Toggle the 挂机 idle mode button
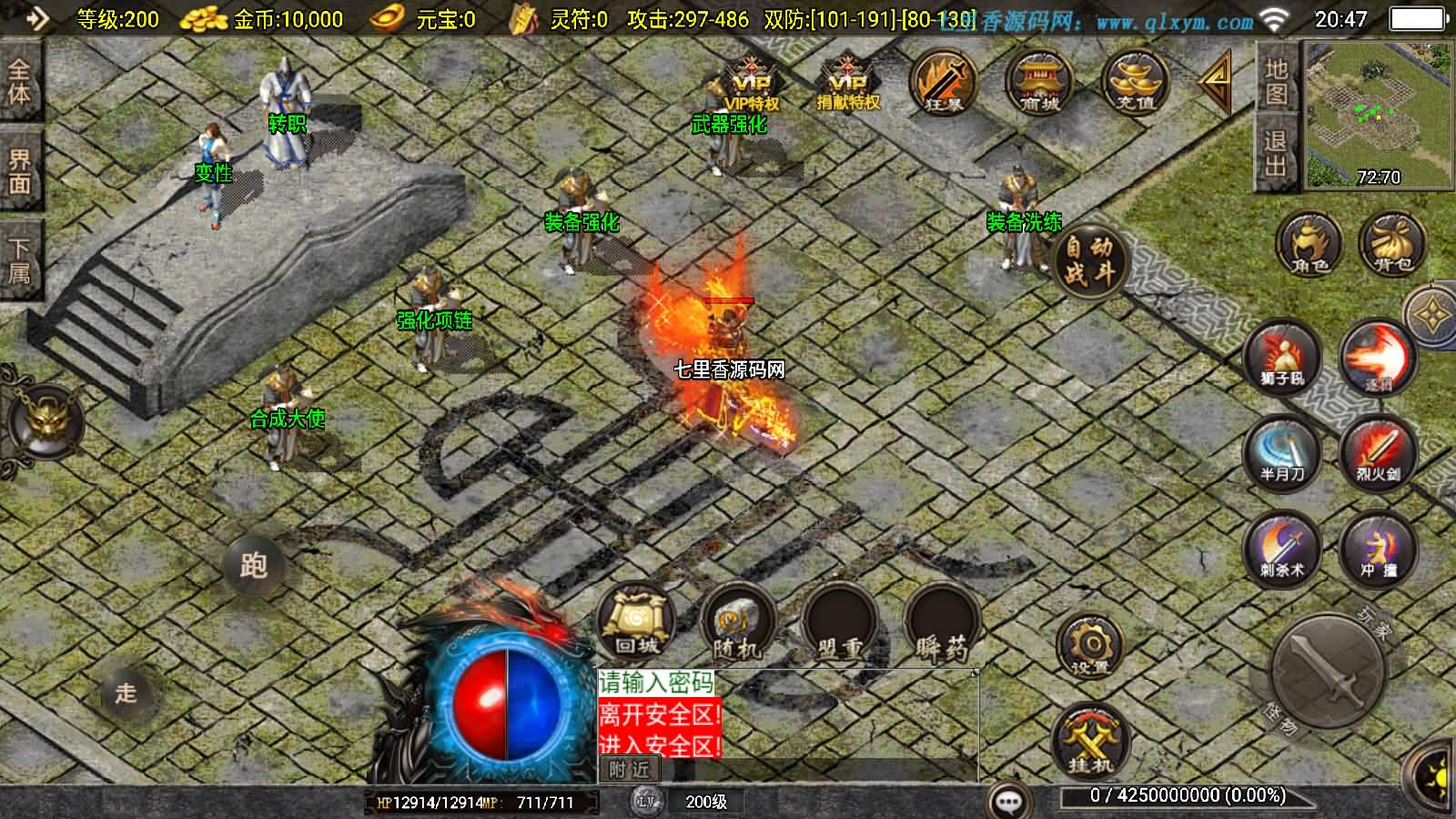 click(x=1089, y=742)
